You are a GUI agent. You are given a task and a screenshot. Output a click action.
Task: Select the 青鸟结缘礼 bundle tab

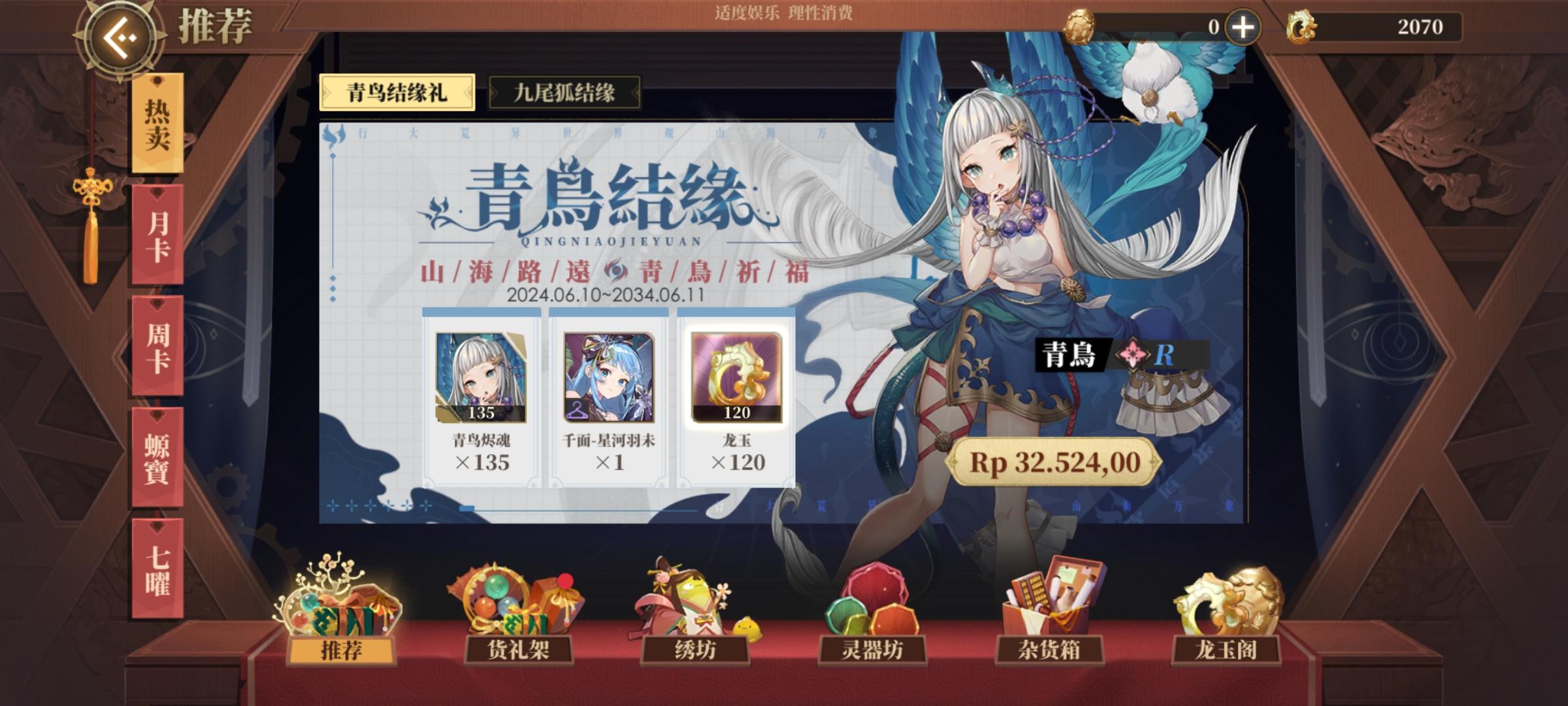[x=397, y=92]
